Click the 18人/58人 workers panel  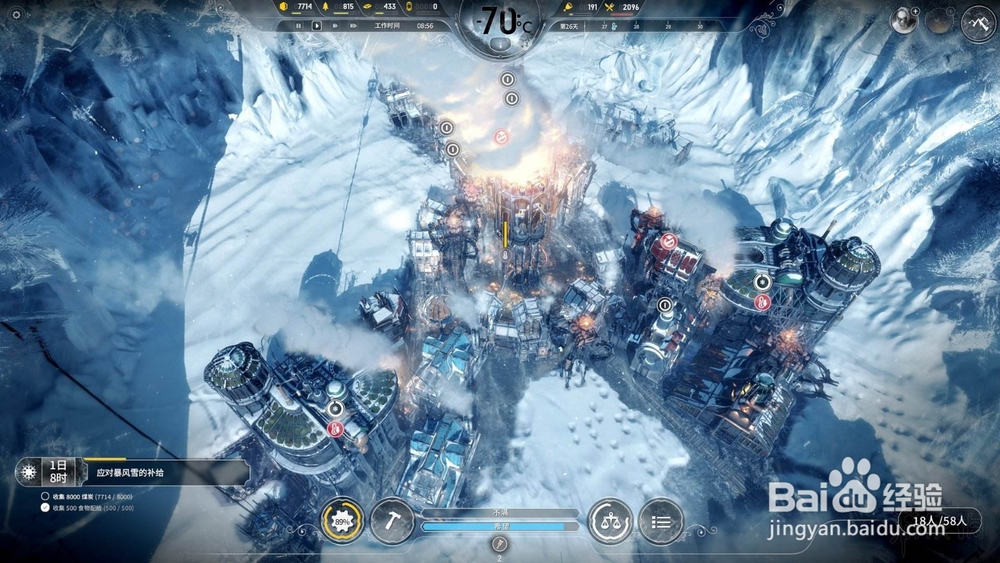pyautogui.click(x=946, y=520)
